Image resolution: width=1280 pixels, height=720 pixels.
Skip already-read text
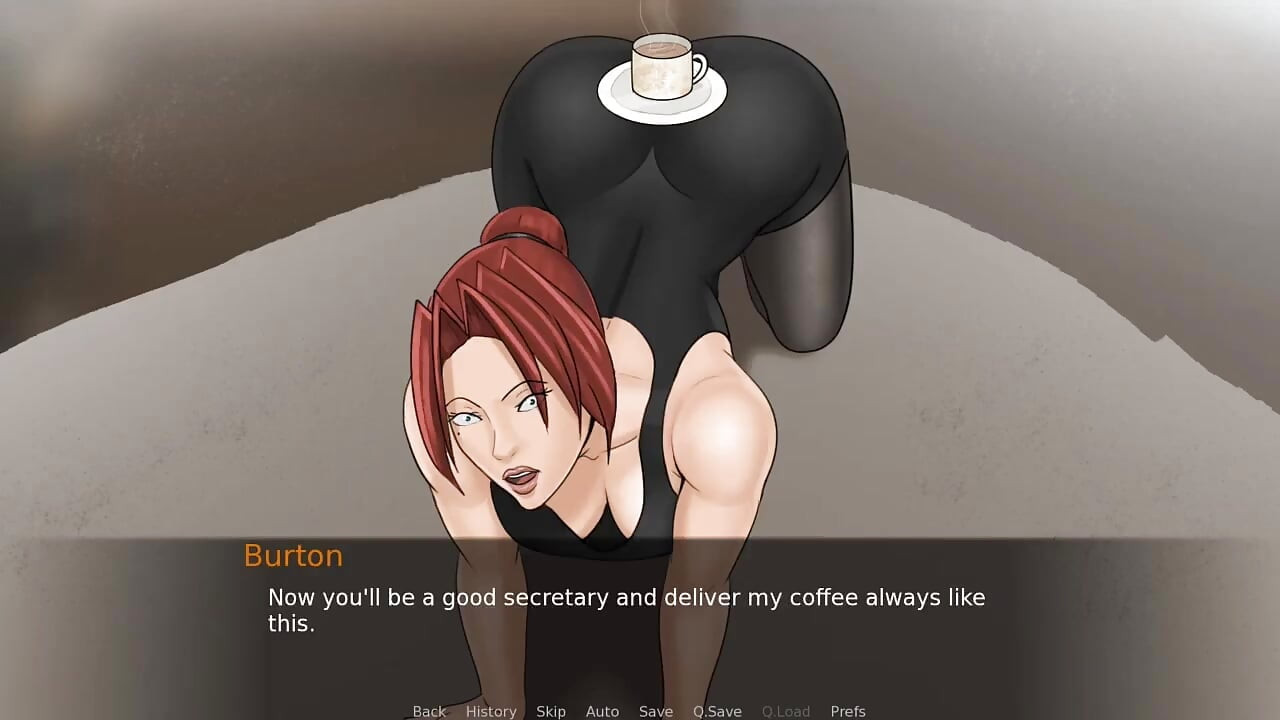[x=551, y=711]
